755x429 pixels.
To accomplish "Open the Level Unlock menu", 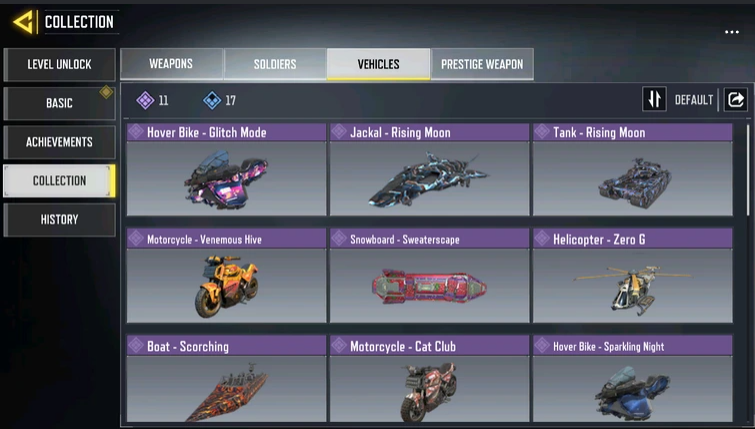I will pyautogui.click(x=59, y=65).
